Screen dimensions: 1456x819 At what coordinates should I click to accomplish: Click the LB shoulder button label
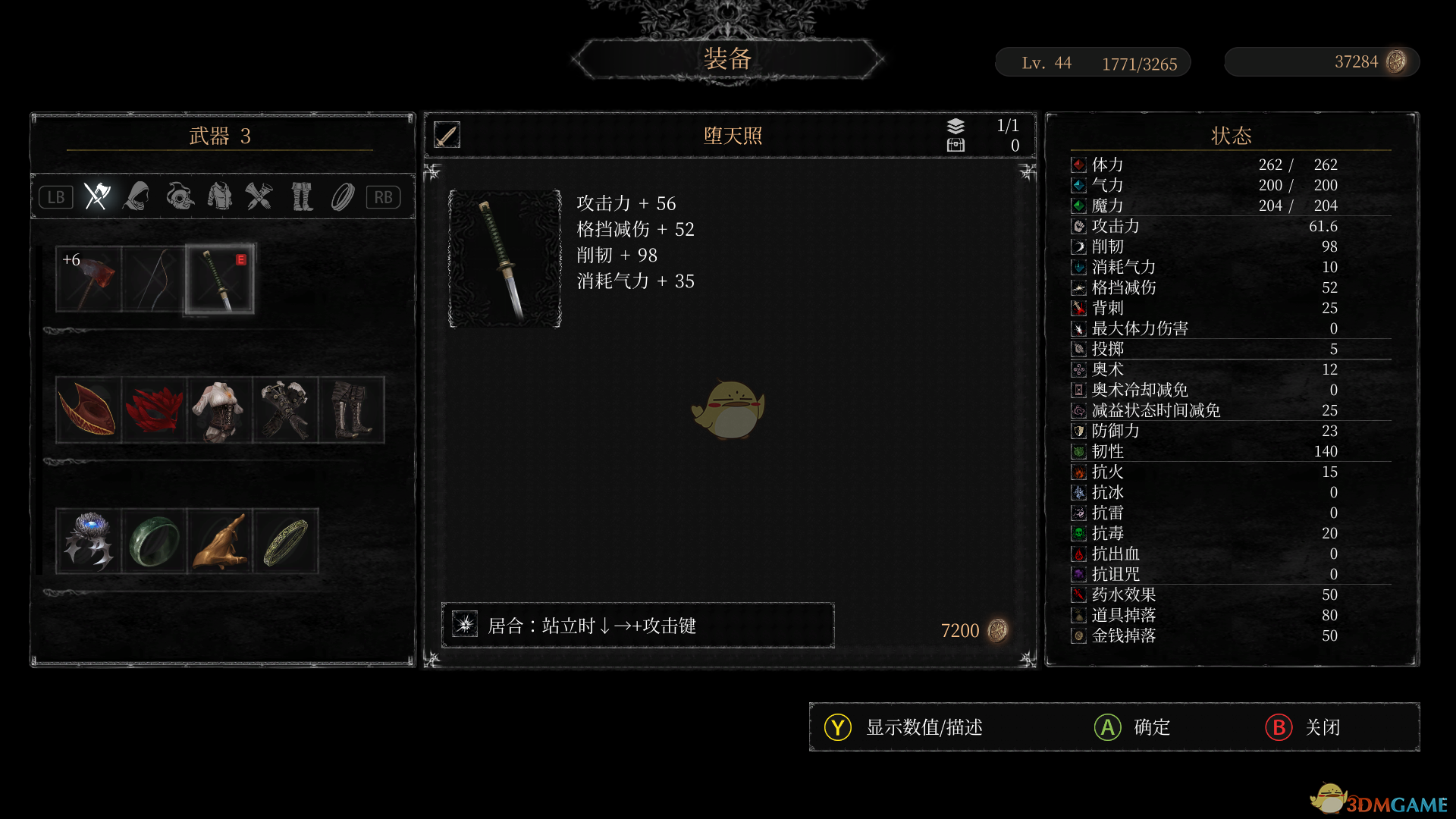tap(55, 196)
